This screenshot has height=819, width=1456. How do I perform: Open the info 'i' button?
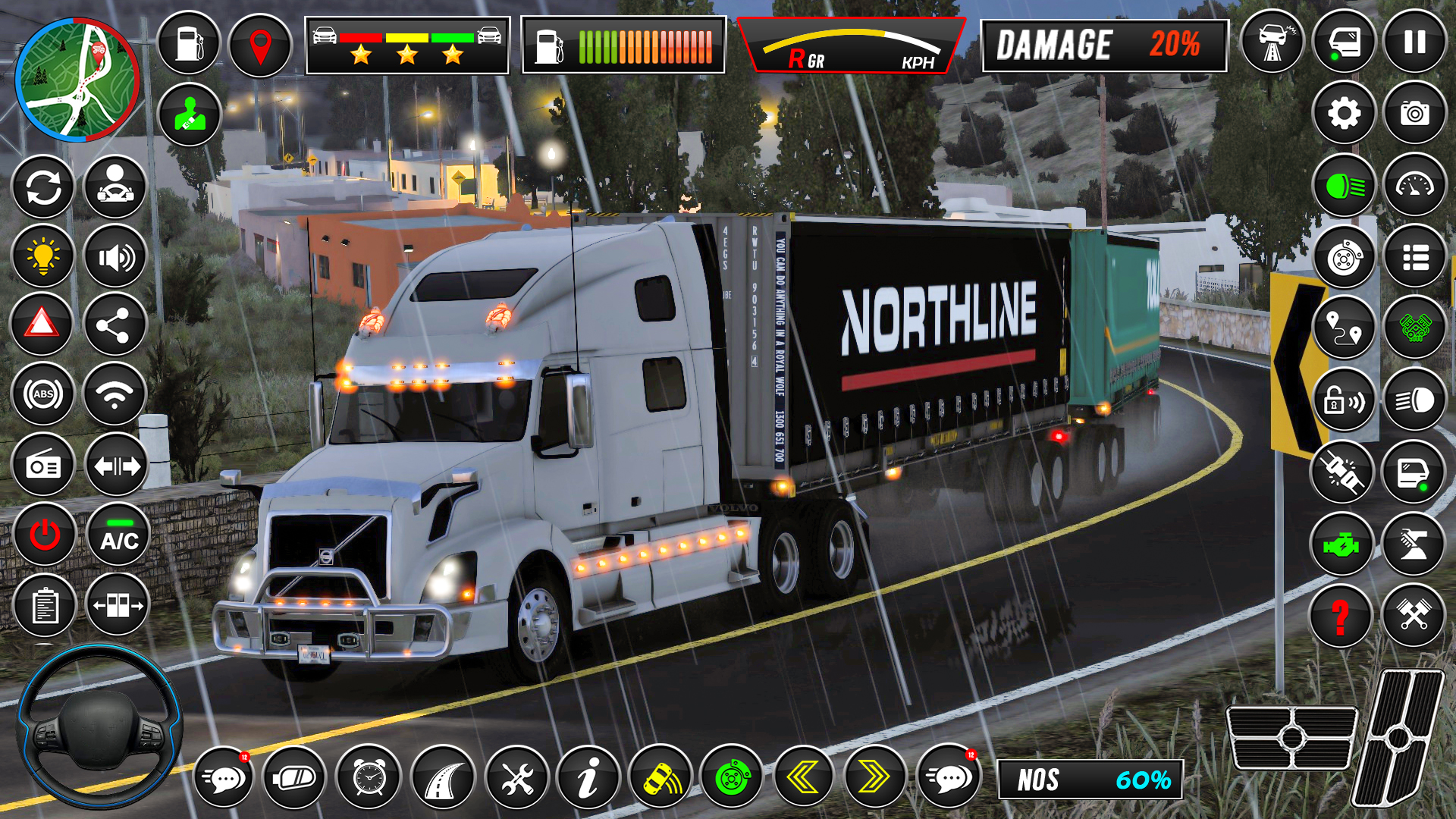[x=588, y=778]
